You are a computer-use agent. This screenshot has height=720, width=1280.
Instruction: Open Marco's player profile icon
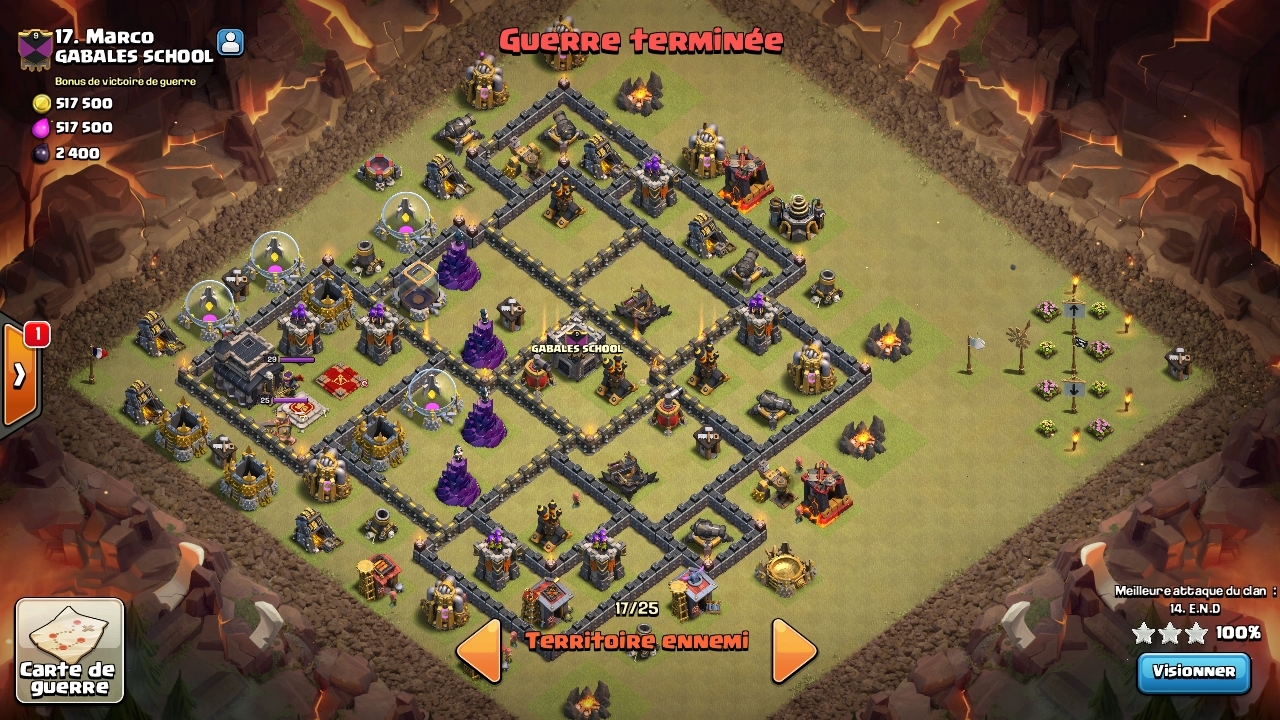point(230,42)
